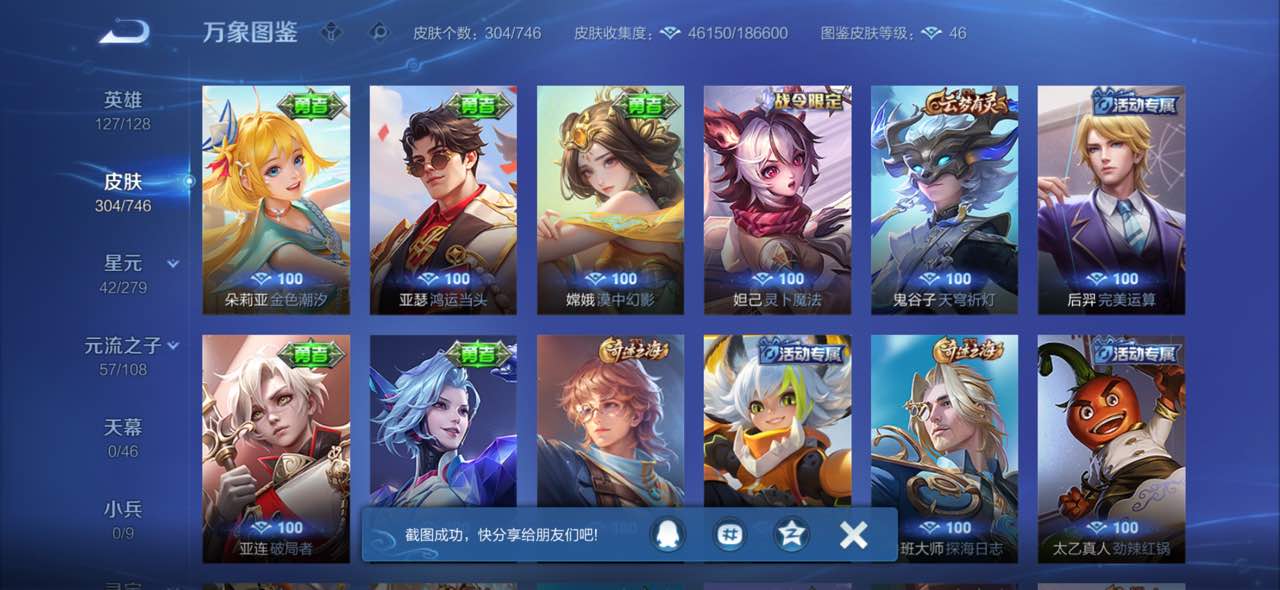
Task: View the 朵莉亚 金色潮汐 skin card
Action: point(276,200)
